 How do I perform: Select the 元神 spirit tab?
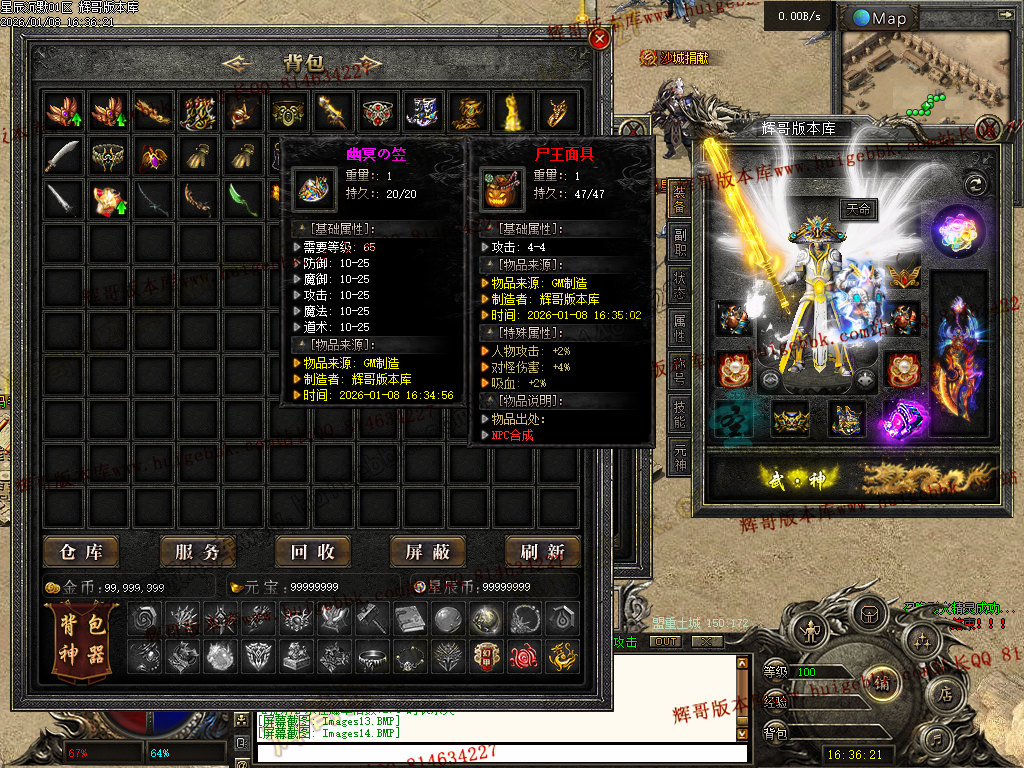tap(680, 457)
